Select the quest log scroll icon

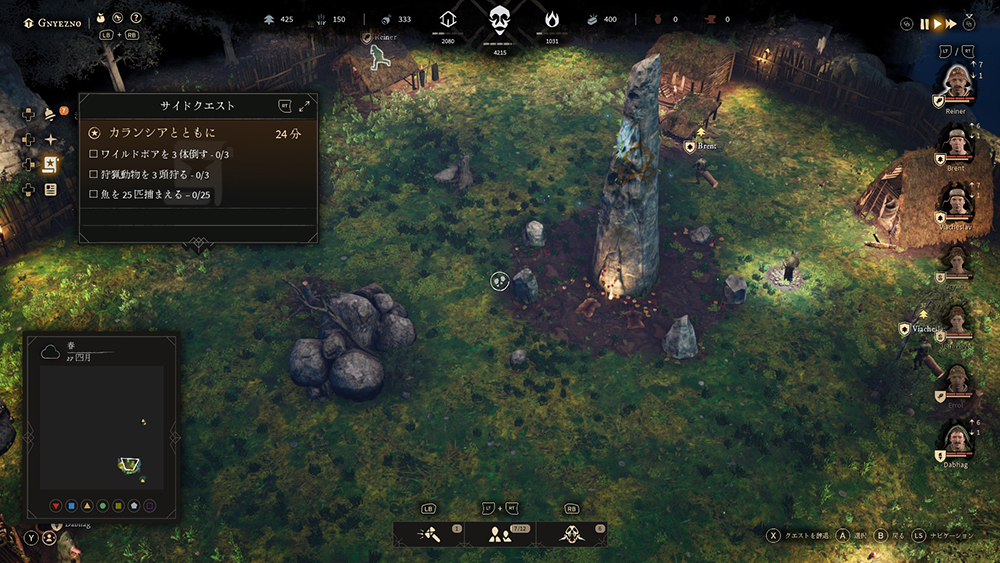pos(50,165)
